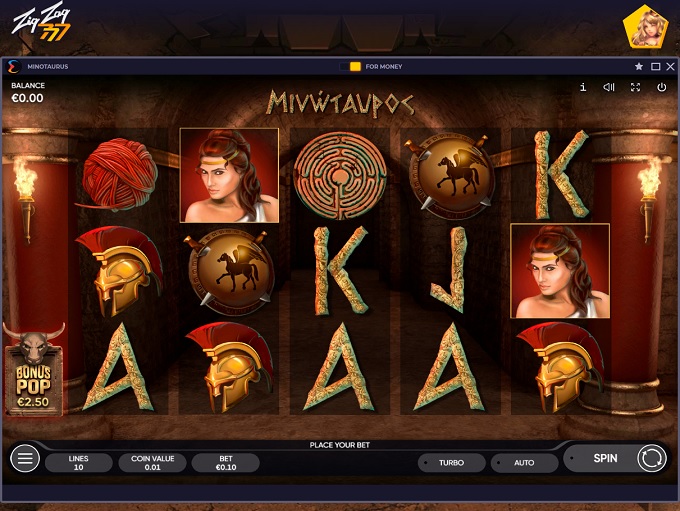The width and height of the screenshot is (680, 511).
Task: Close the game window
Action: click(670, 67)
